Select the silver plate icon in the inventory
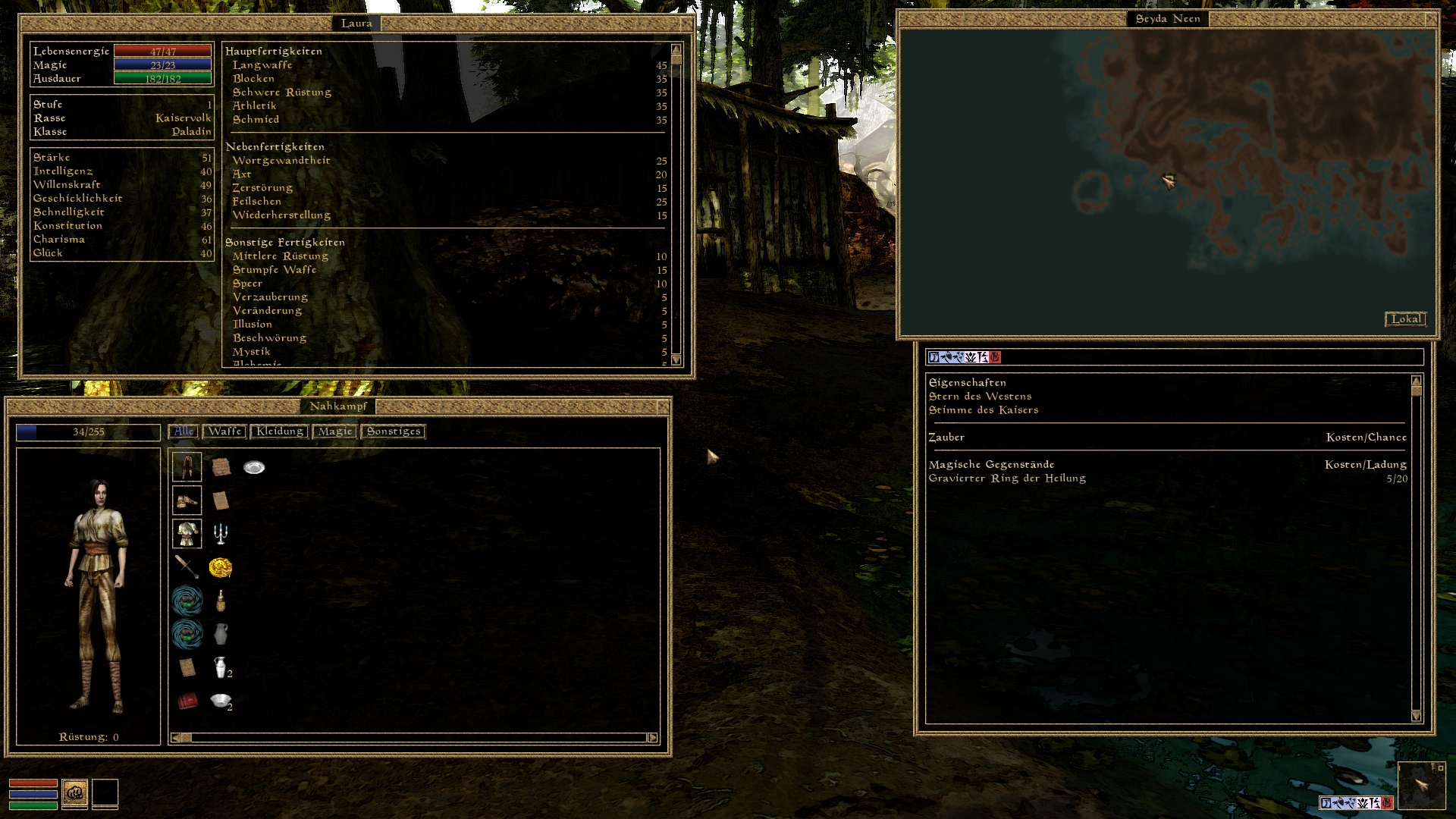 pos(253,467)
